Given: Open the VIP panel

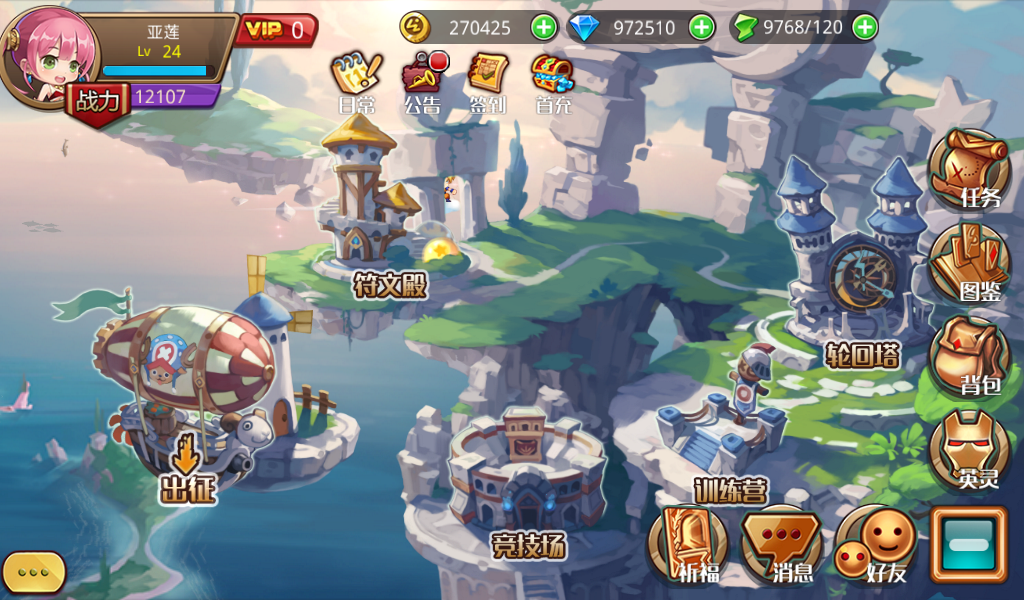Looking at the screenshot, I should point(276,30).
